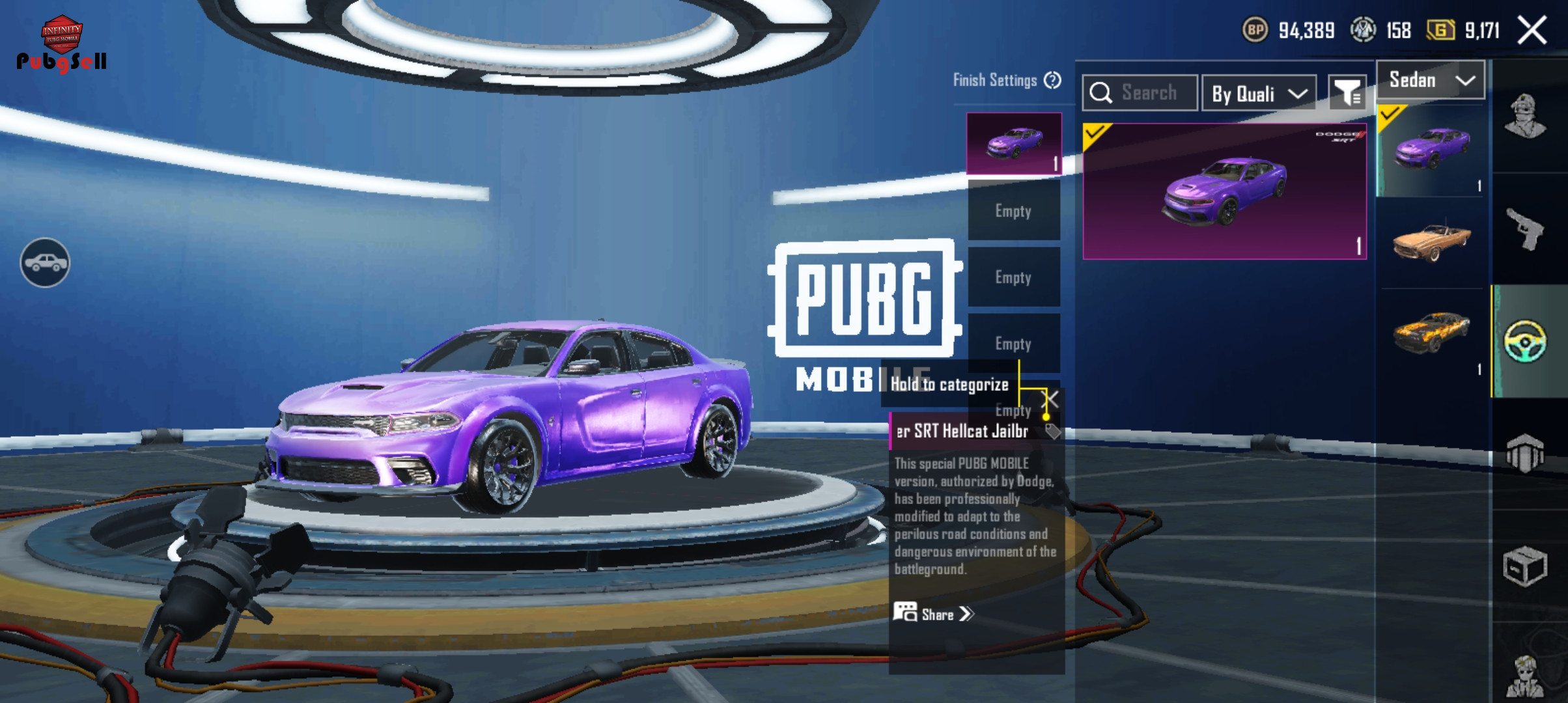1568x703 pixels.
Task: Open the Finish Settings help icon
Action: pyautogui.click(x=1052, y=80)
